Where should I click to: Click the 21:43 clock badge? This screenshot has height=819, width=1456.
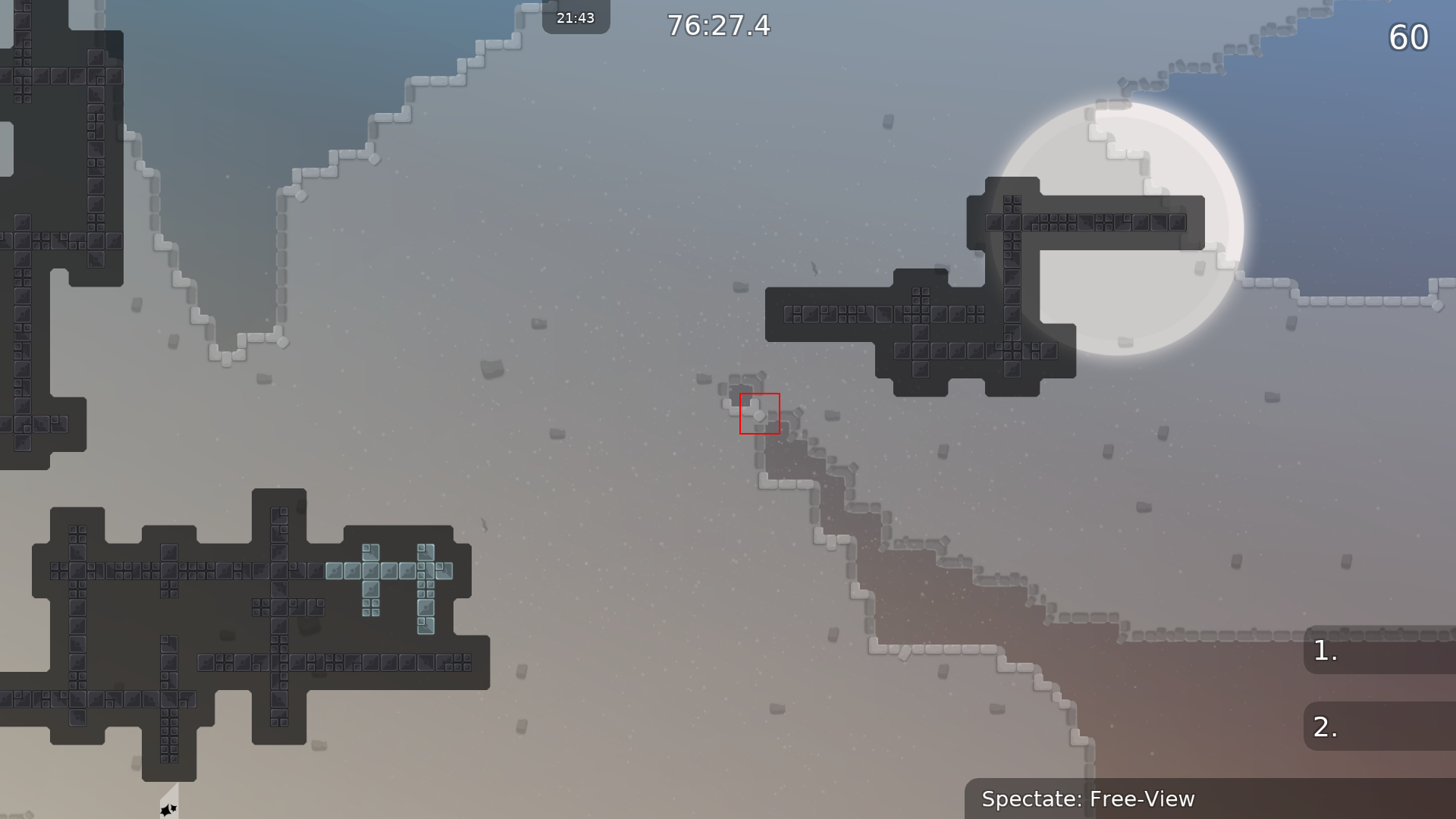(x=576, y=17)
